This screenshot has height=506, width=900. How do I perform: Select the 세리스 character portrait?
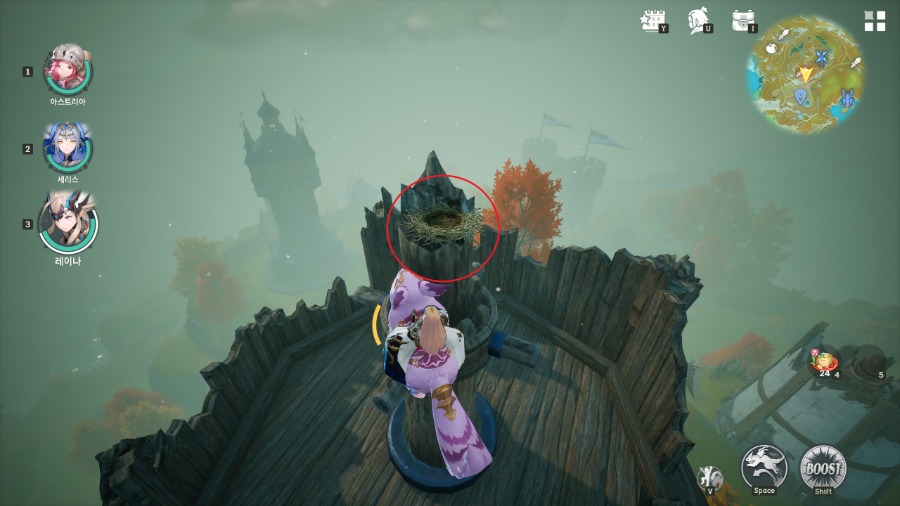pyautogui.click(x=68, y=146)
